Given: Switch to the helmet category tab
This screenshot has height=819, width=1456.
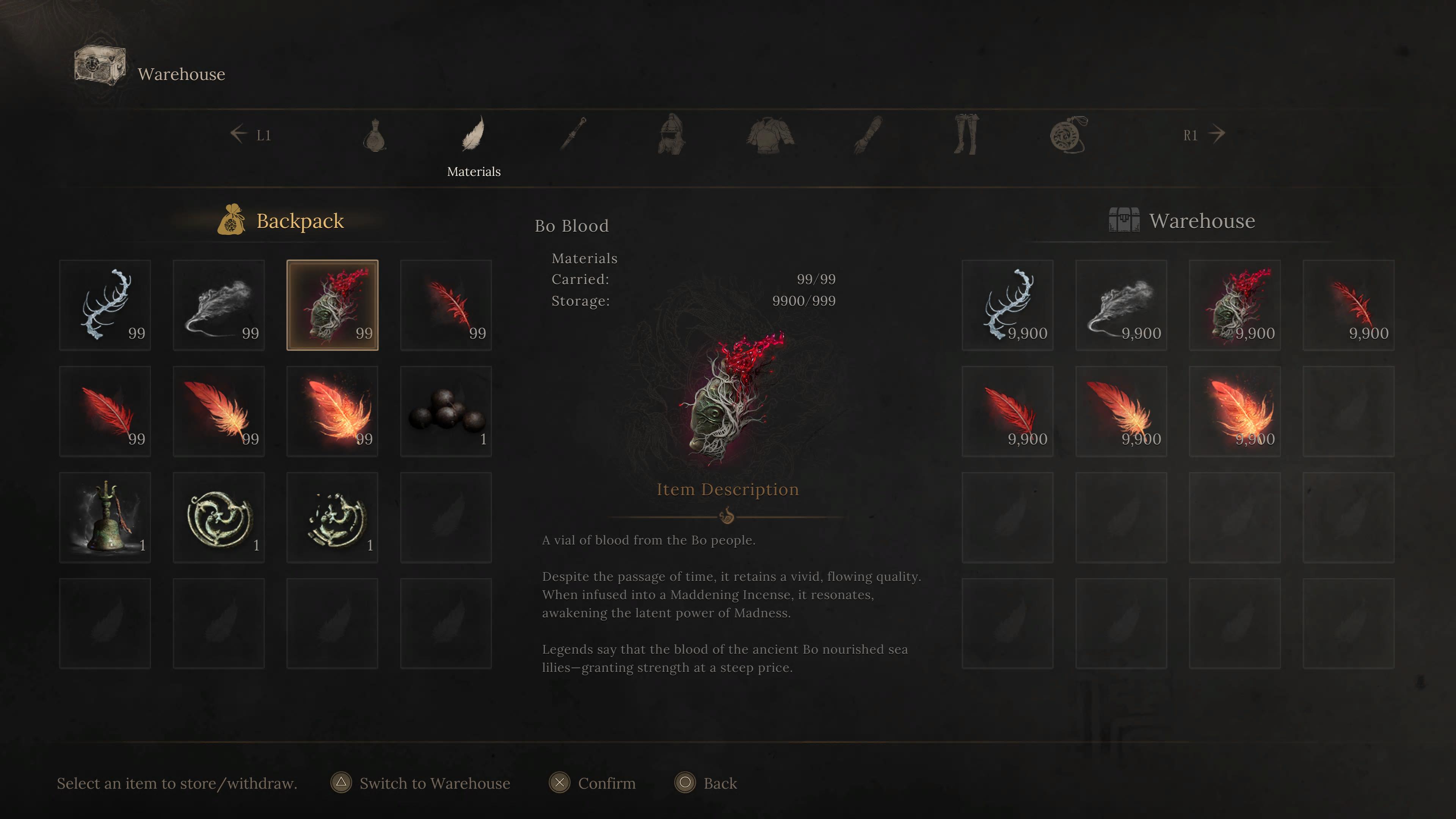Looking at the screenshot, I should (672, 134).
